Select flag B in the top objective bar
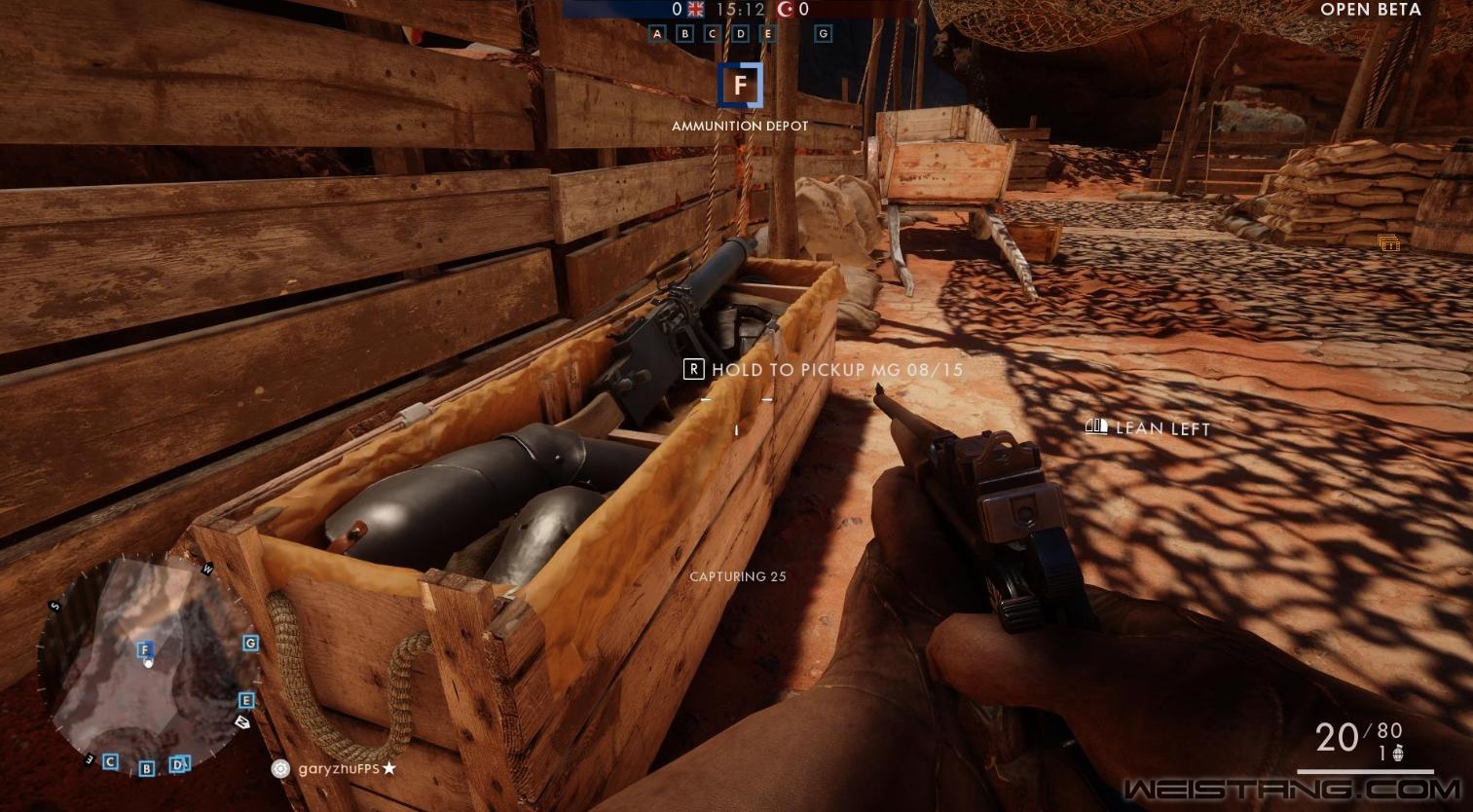Viewport: 1473px width, 812px height. coord(684,34)
